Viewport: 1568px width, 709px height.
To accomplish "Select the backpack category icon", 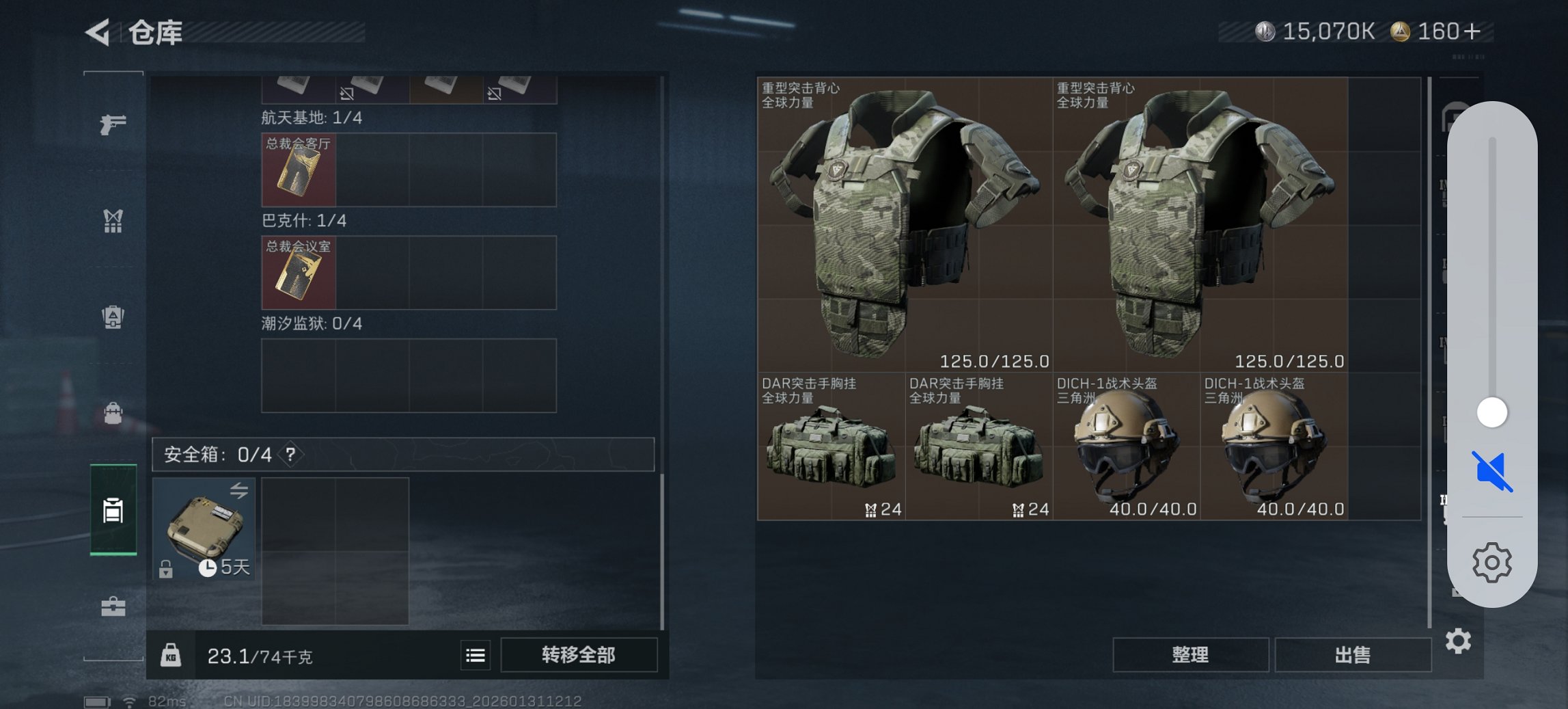I will tap(112, 316).
